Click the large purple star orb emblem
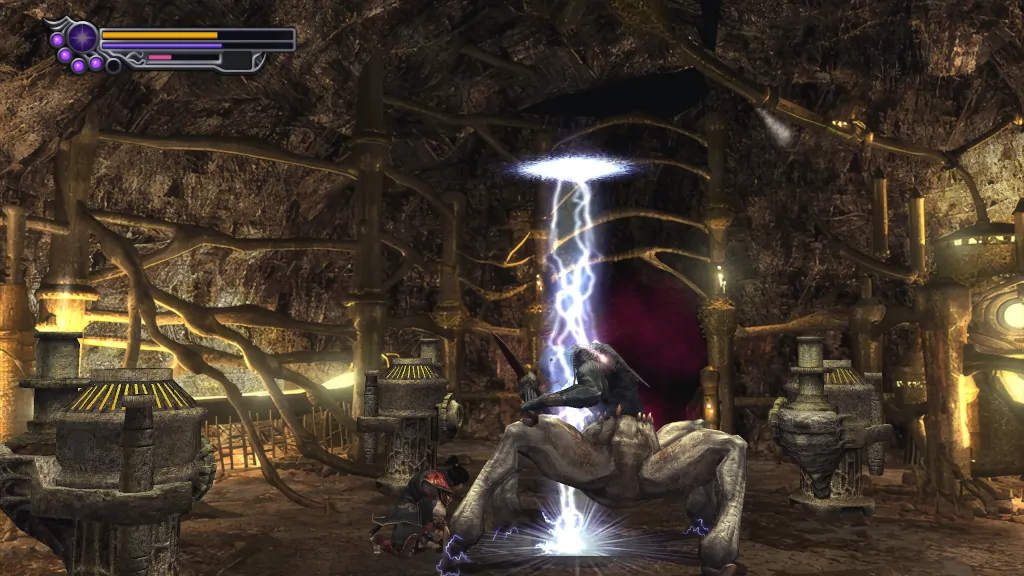1024x576 pixels. pyautogui.click(x=82, y=38)
